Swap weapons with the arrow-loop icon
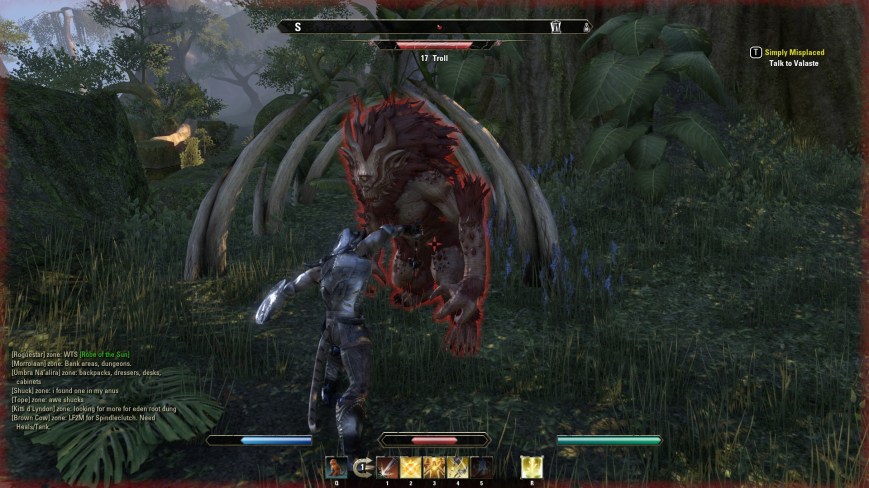 point(362,467)
